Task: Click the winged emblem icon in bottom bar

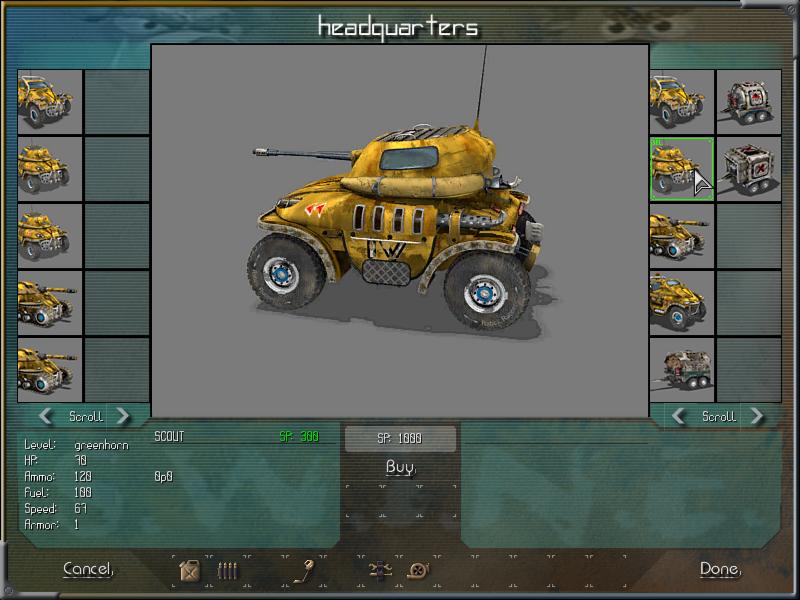Action: (x=380, y=571)
